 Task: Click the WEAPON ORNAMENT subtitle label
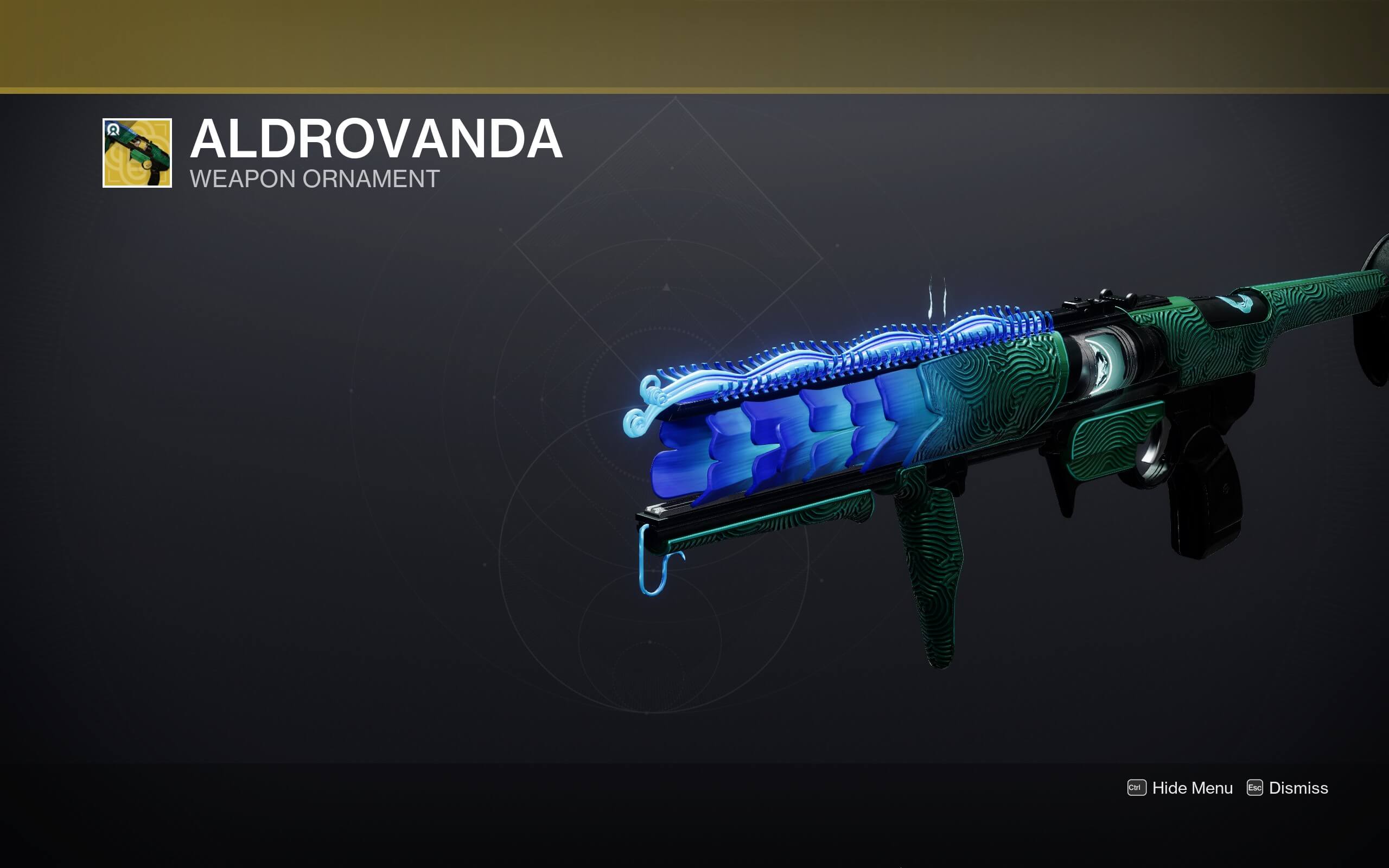[315, 179]
